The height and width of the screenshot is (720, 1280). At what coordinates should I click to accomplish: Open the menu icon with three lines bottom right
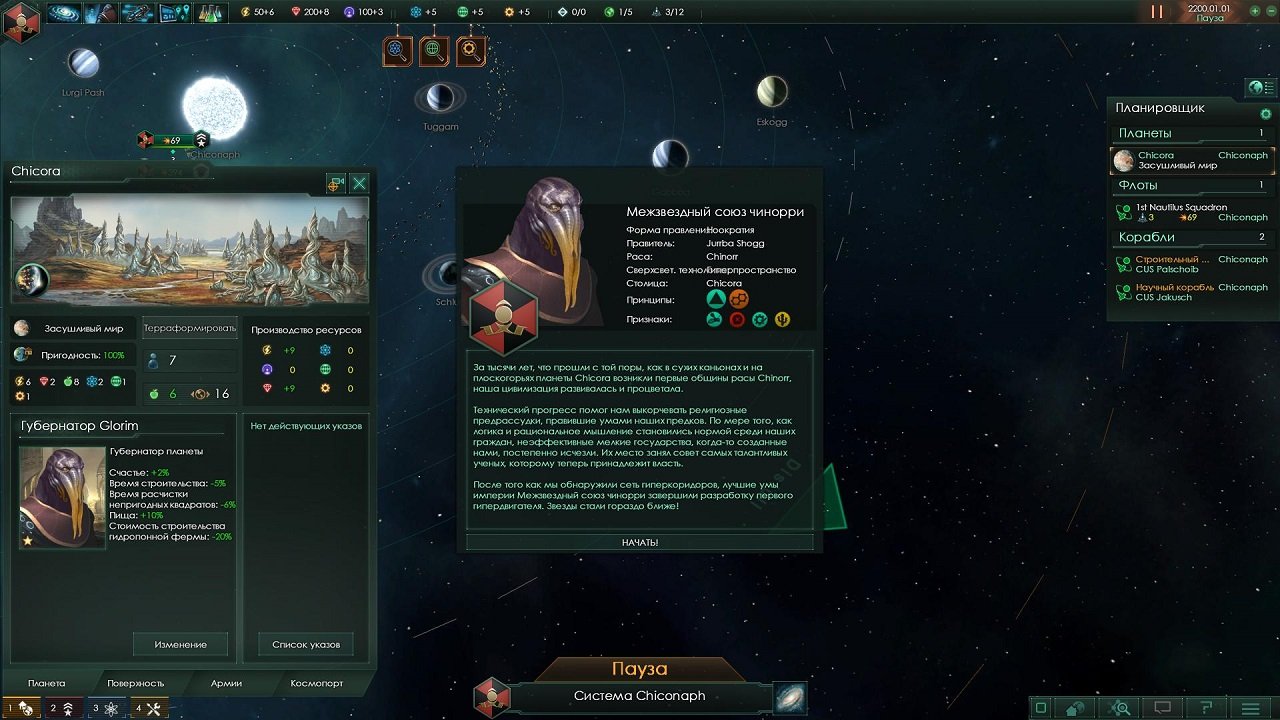(1250, 707)
